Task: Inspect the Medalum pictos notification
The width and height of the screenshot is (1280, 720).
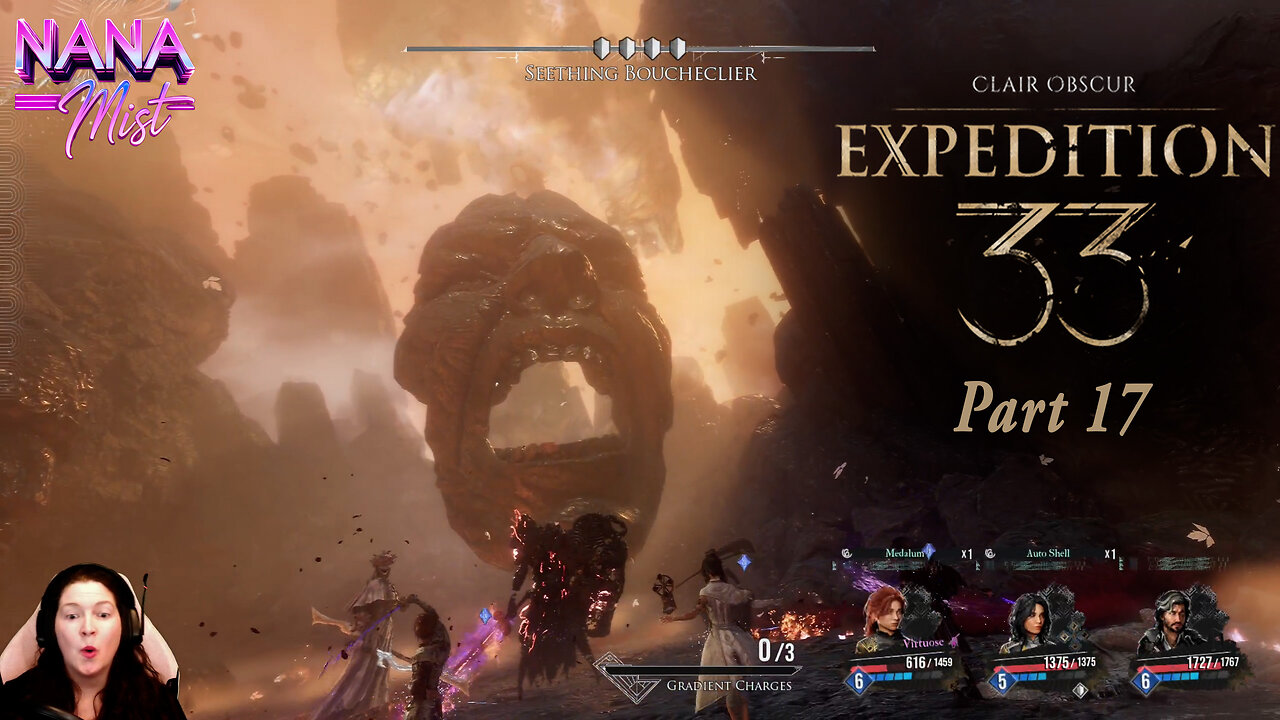Action: pyautogui.click(x=905, y=553)
